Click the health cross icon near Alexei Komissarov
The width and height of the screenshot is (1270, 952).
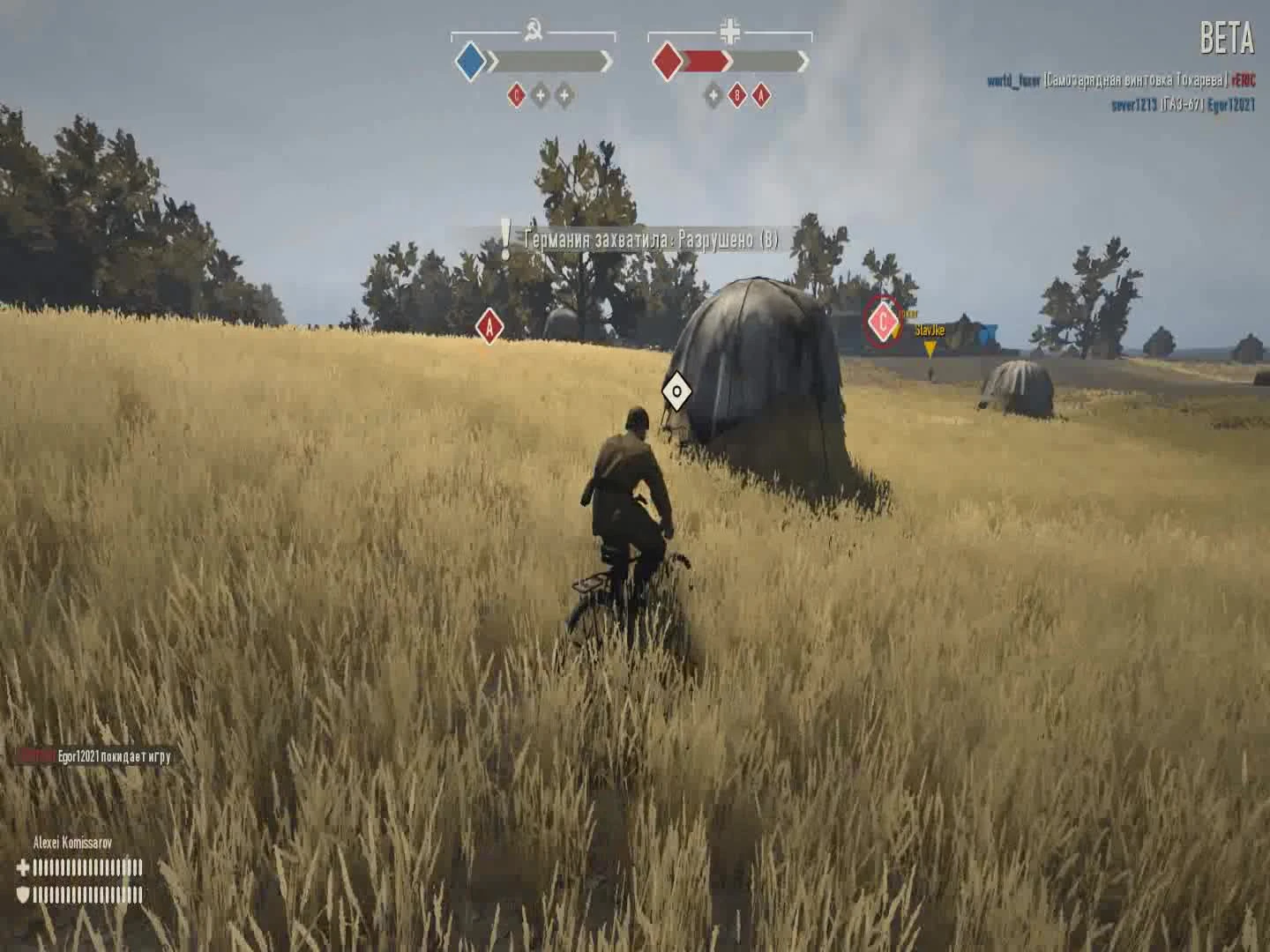pyautogui.click(x=24, y=866)
